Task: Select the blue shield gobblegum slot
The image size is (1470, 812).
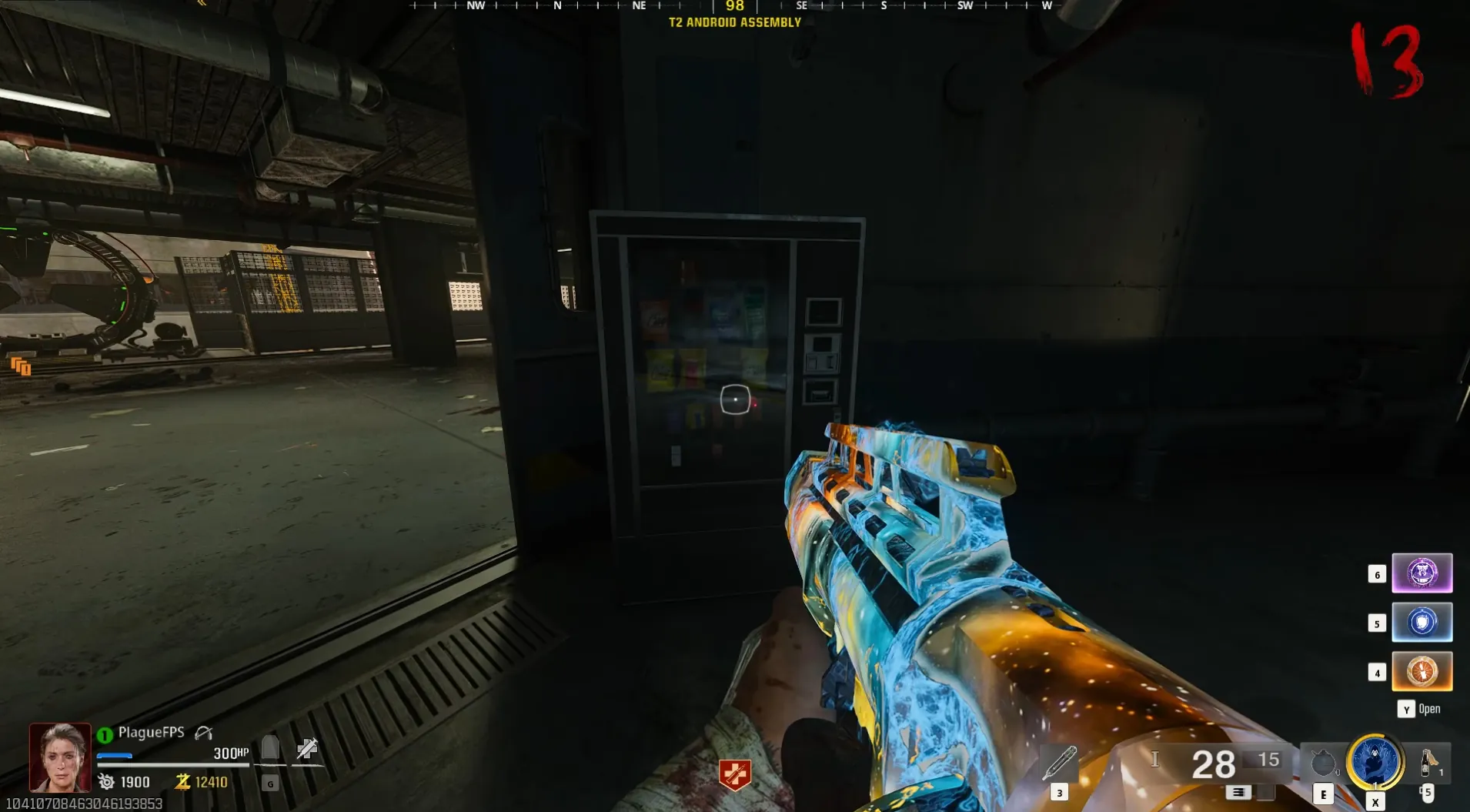Action: point(1422,623)
